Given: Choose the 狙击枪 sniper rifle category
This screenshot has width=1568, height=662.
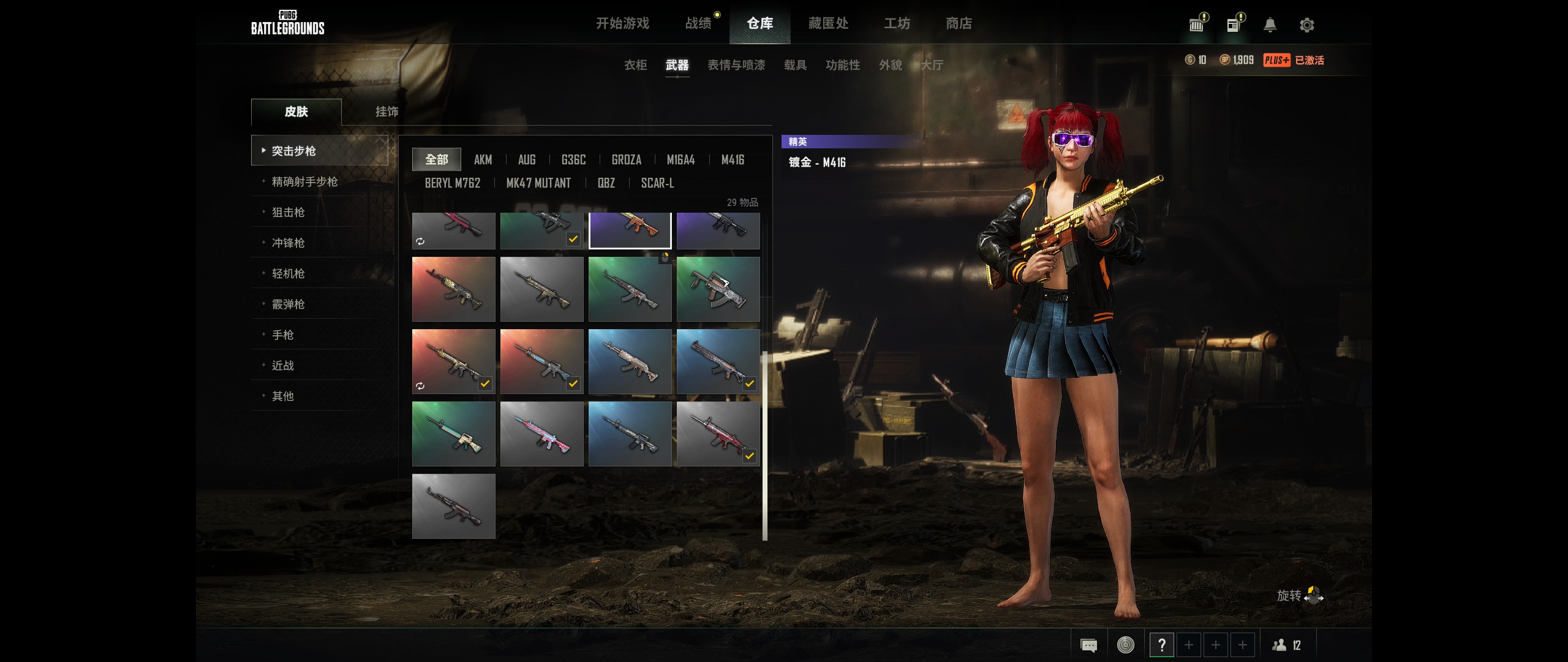Looking at the screenshot, I should click(x=288, y=212).
